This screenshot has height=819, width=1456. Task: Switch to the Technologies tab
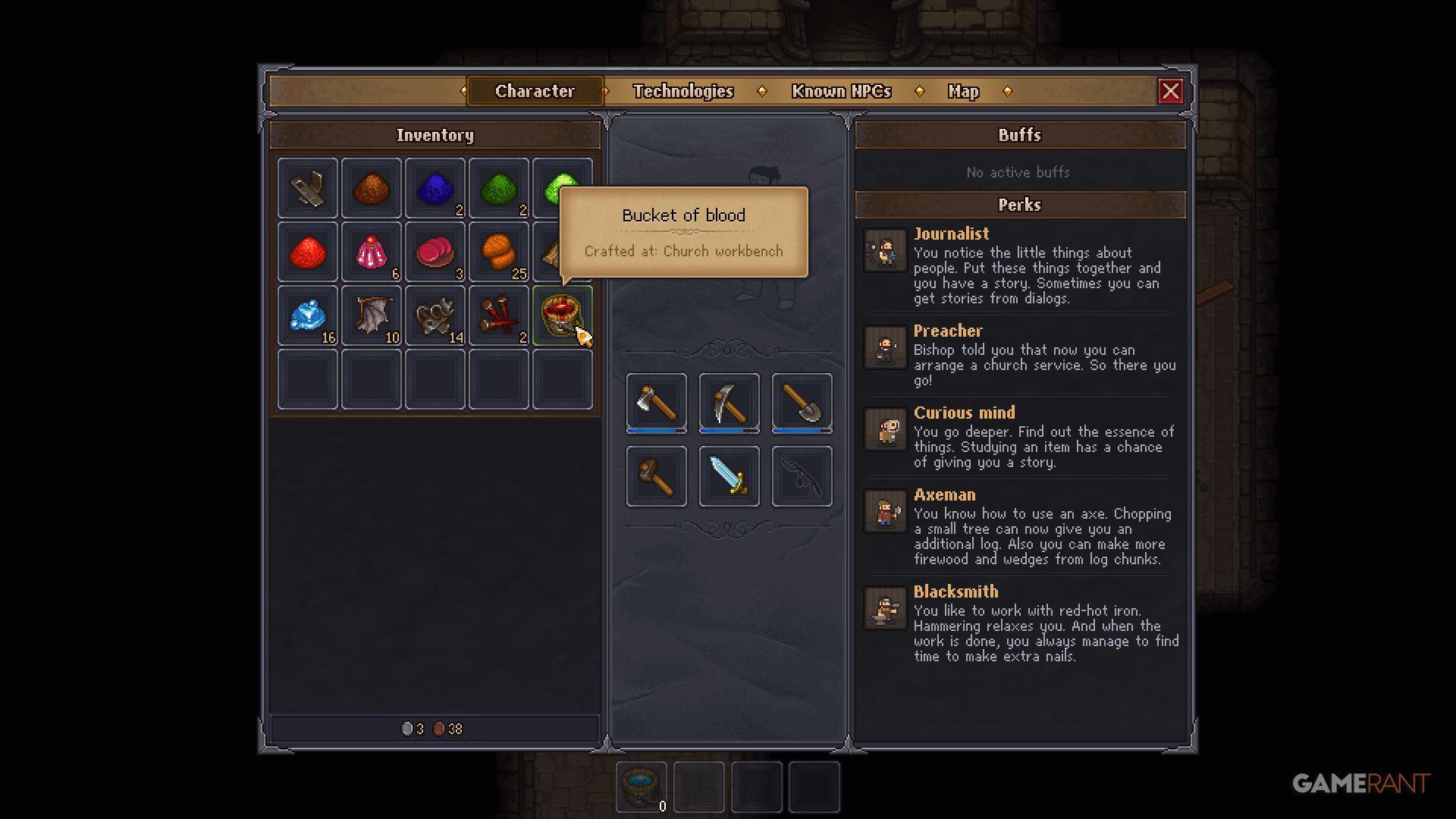coord(683,91)
